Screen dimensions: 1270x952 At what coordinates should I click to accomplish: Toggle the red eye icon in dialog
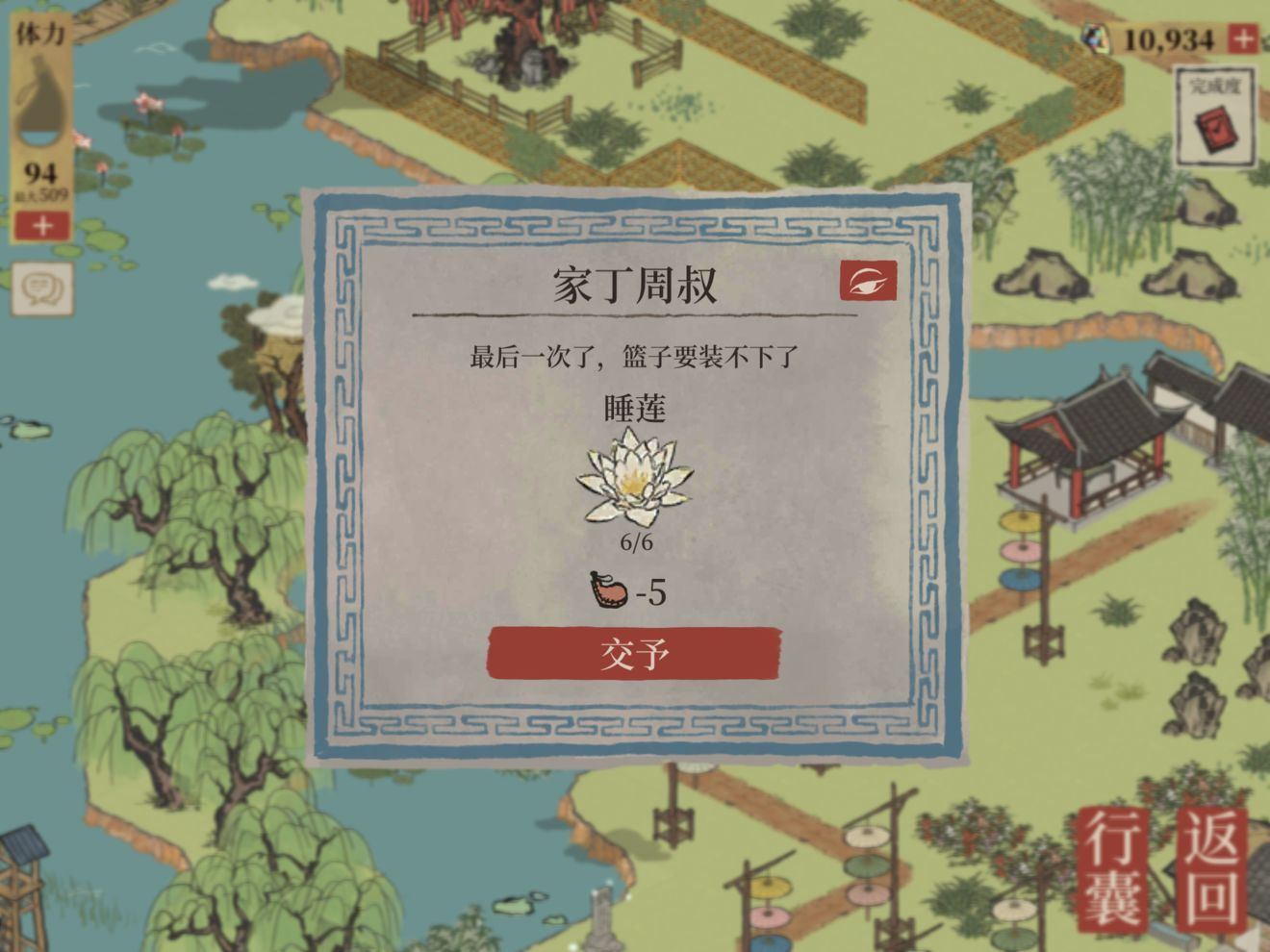point(868,281)
